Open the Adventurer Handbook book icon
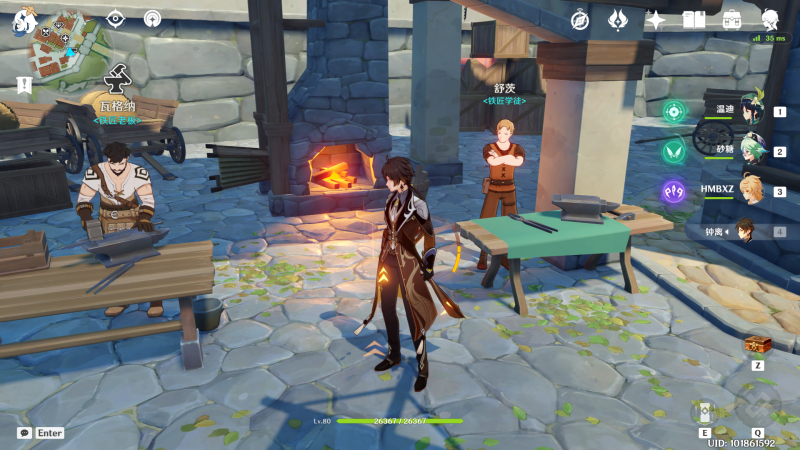 tap(694, 20)
